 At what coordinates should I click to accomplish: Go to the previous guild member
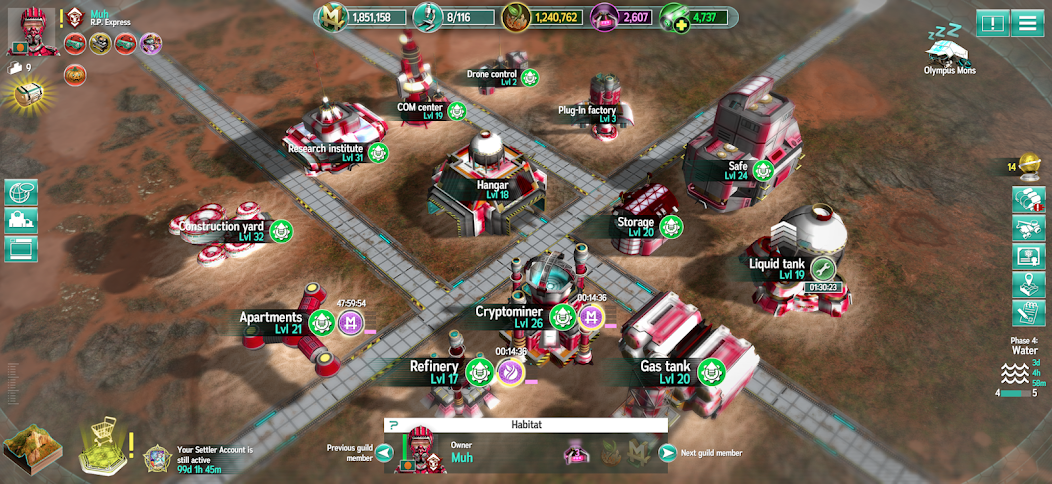pyautogui.click(x=384, y=453)
